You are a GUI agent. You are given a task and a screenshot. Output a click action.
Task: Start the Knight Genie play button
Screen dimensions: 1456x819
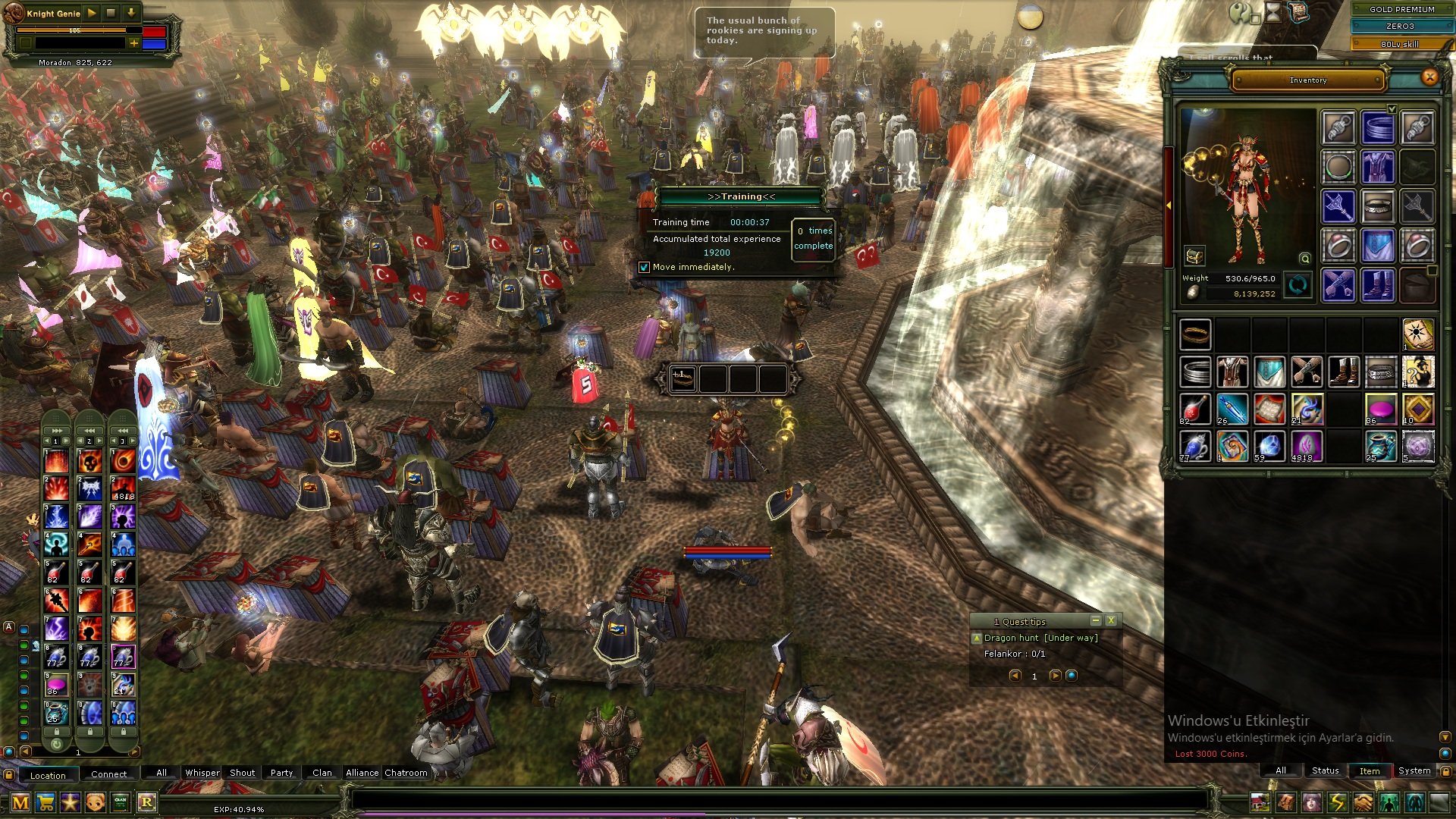click(x=92, y=13)
